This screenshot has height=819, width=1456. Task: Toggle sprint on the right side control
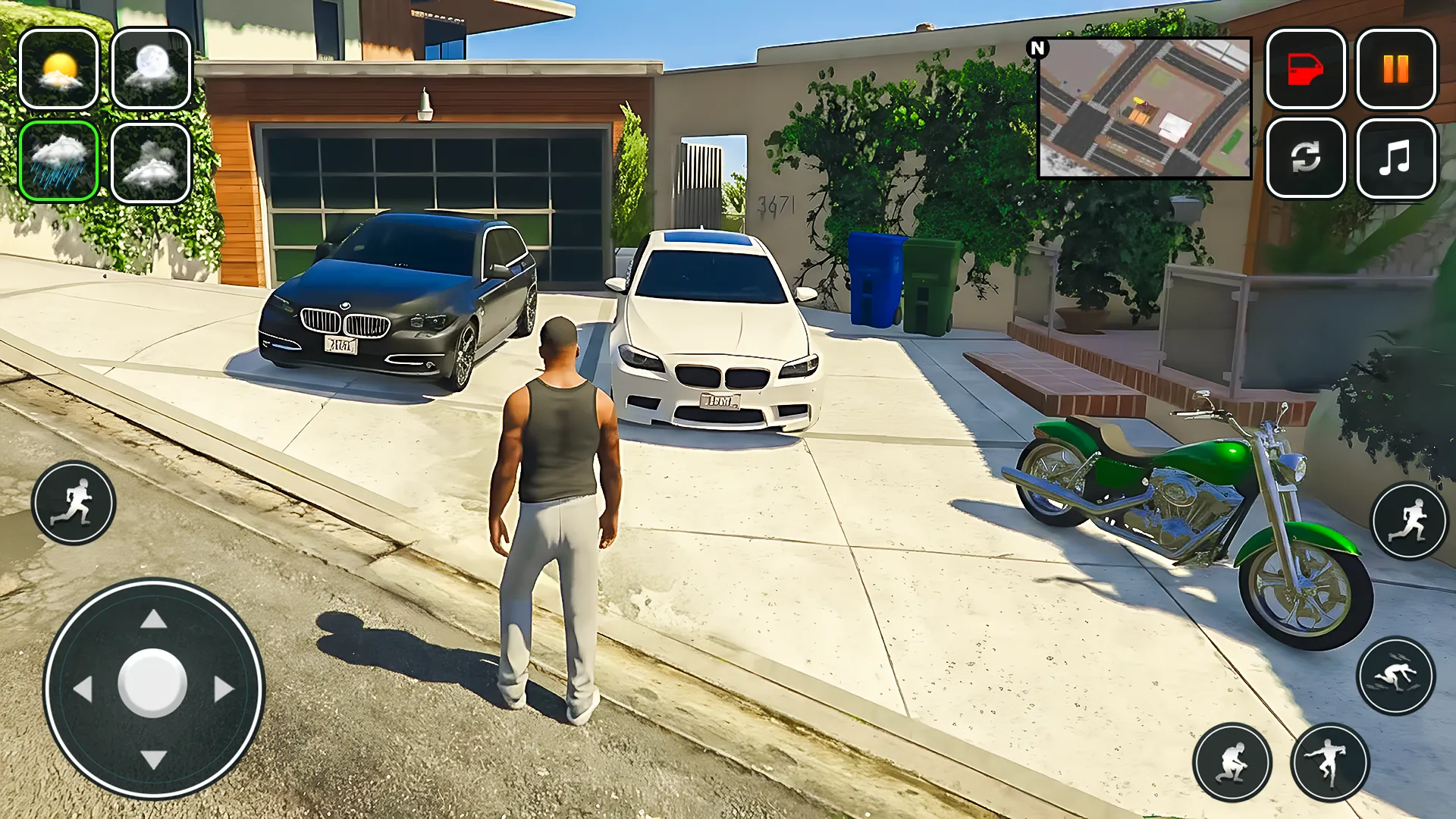(x=1408, y=518)
